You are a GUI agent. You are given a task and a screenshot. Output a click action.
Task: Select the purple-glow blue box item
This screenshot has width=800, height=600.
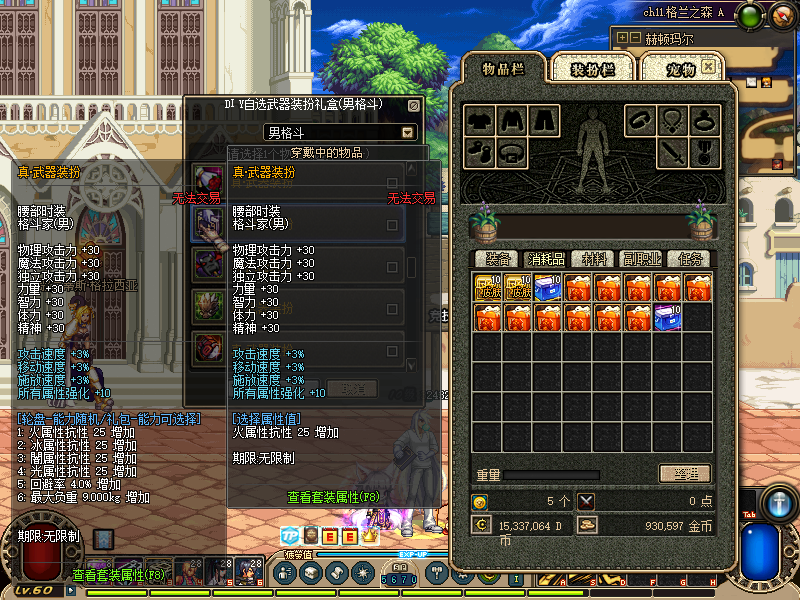(x=667, y=318)
